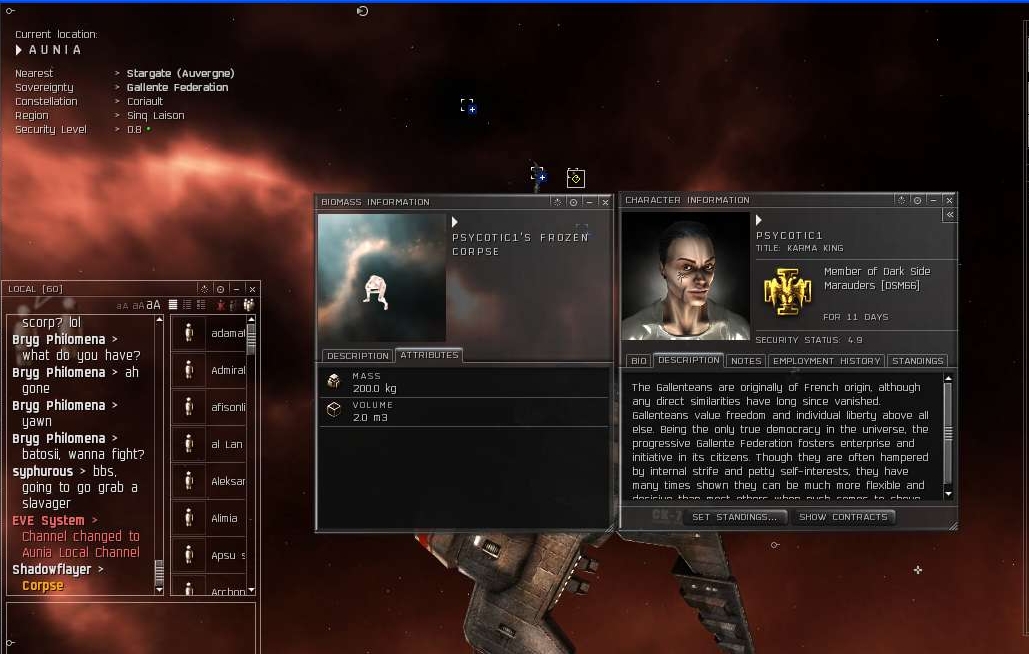The height and width of the screenshot is (654, 1029).
Task: Select Alimia in the Local member list
Action: click(224, 518)
